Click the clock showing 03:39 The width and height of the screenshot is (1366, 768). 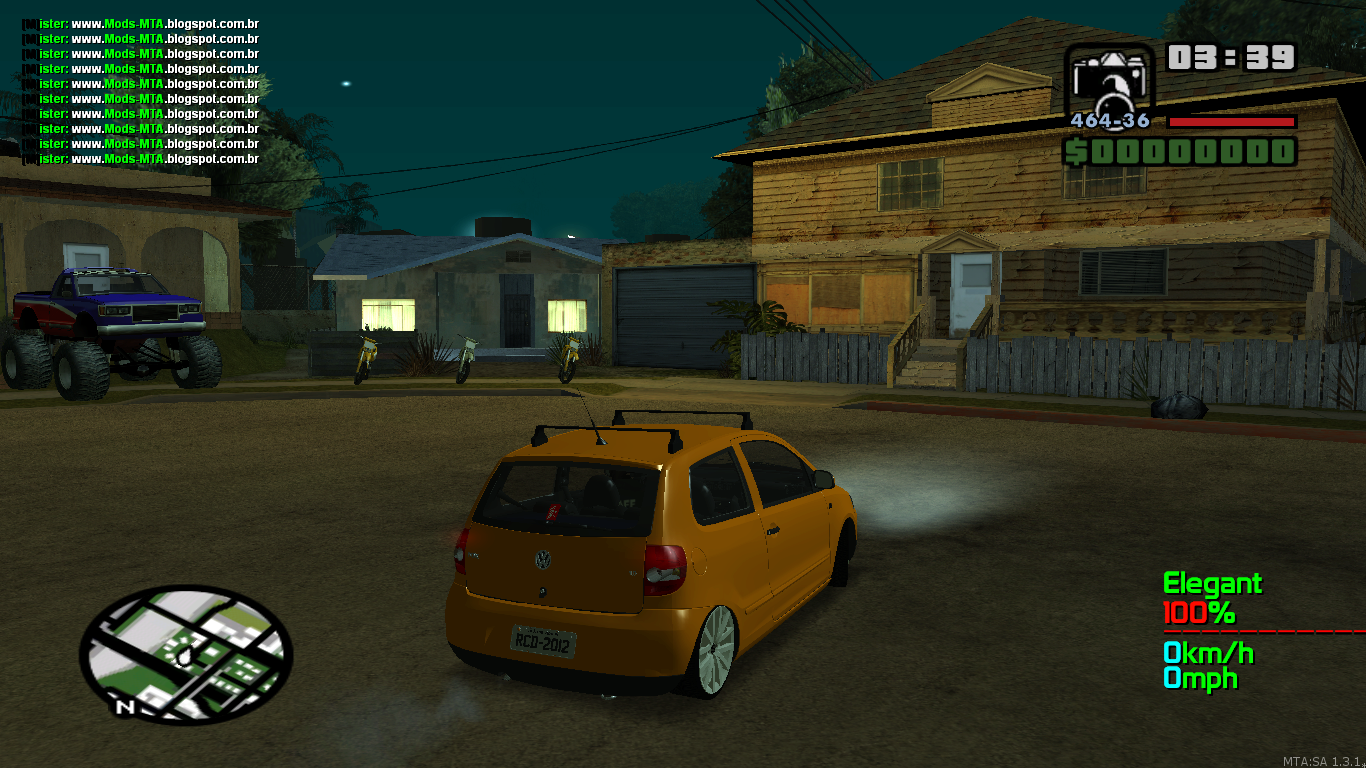click(x=1232, y=59)
